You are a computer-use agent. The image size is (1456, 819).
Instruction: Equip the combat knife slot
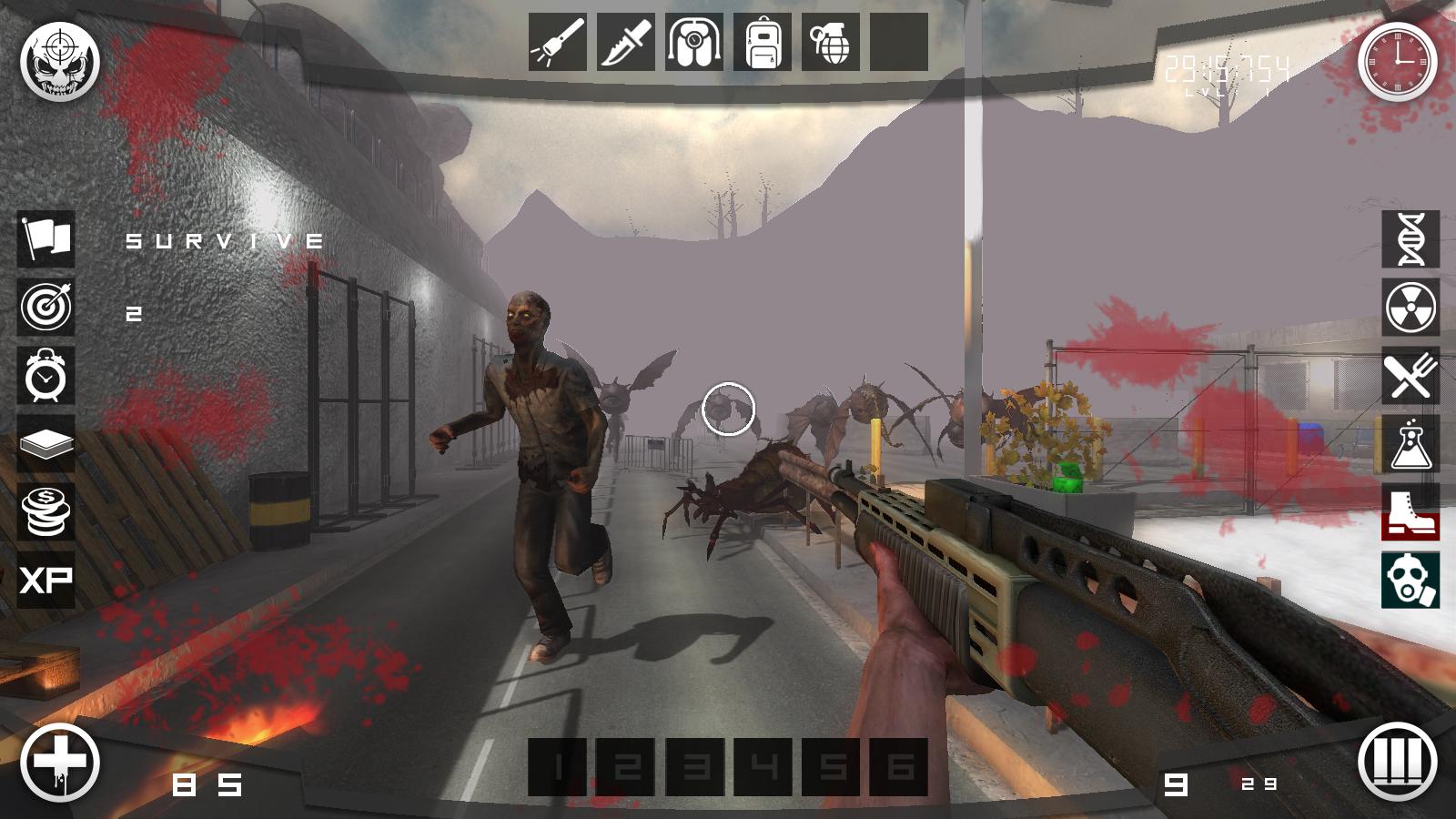[x=626, y=42]
